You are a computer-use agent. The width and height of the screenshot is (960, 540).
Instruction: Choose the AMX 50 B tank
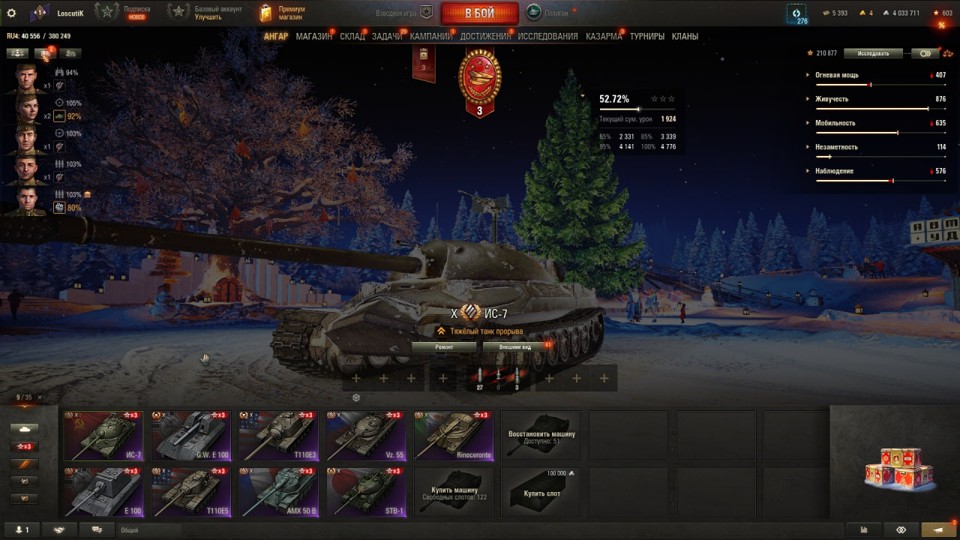(x=278, y=491)
